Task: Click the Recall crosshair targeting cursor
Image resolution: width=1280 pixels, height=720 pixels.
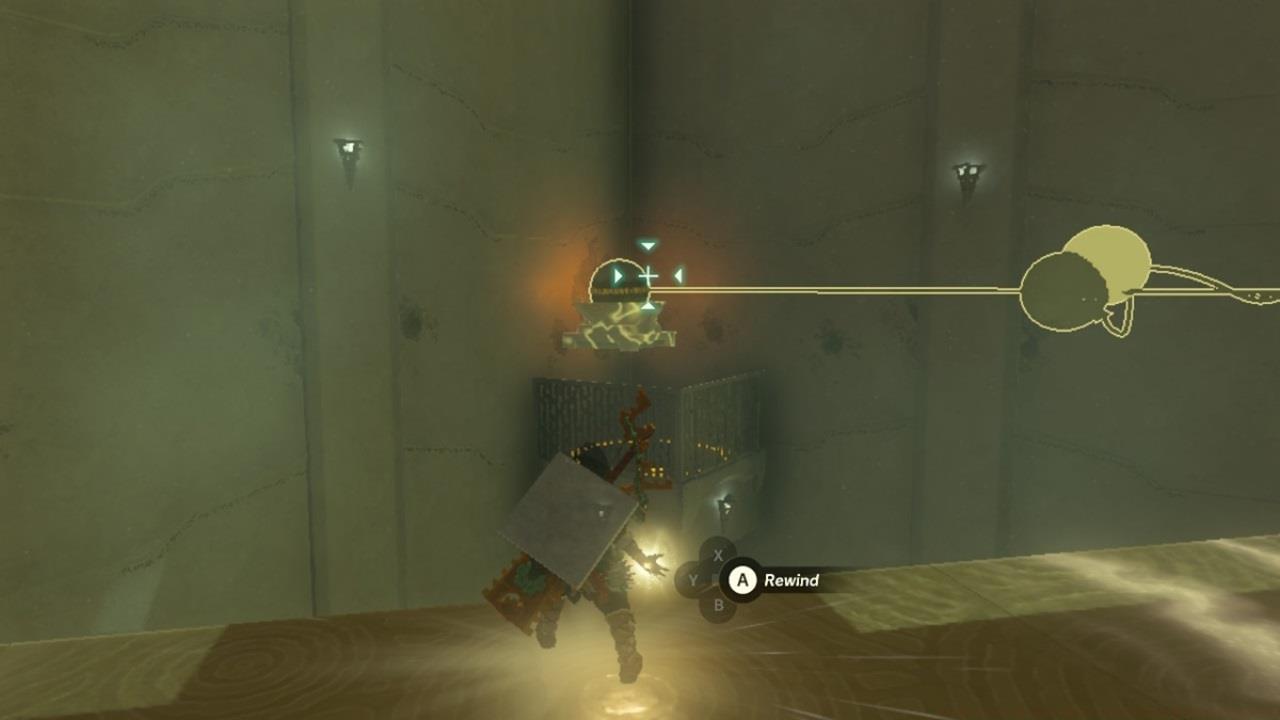Action: pyautogui.click(x=648, y=278)
